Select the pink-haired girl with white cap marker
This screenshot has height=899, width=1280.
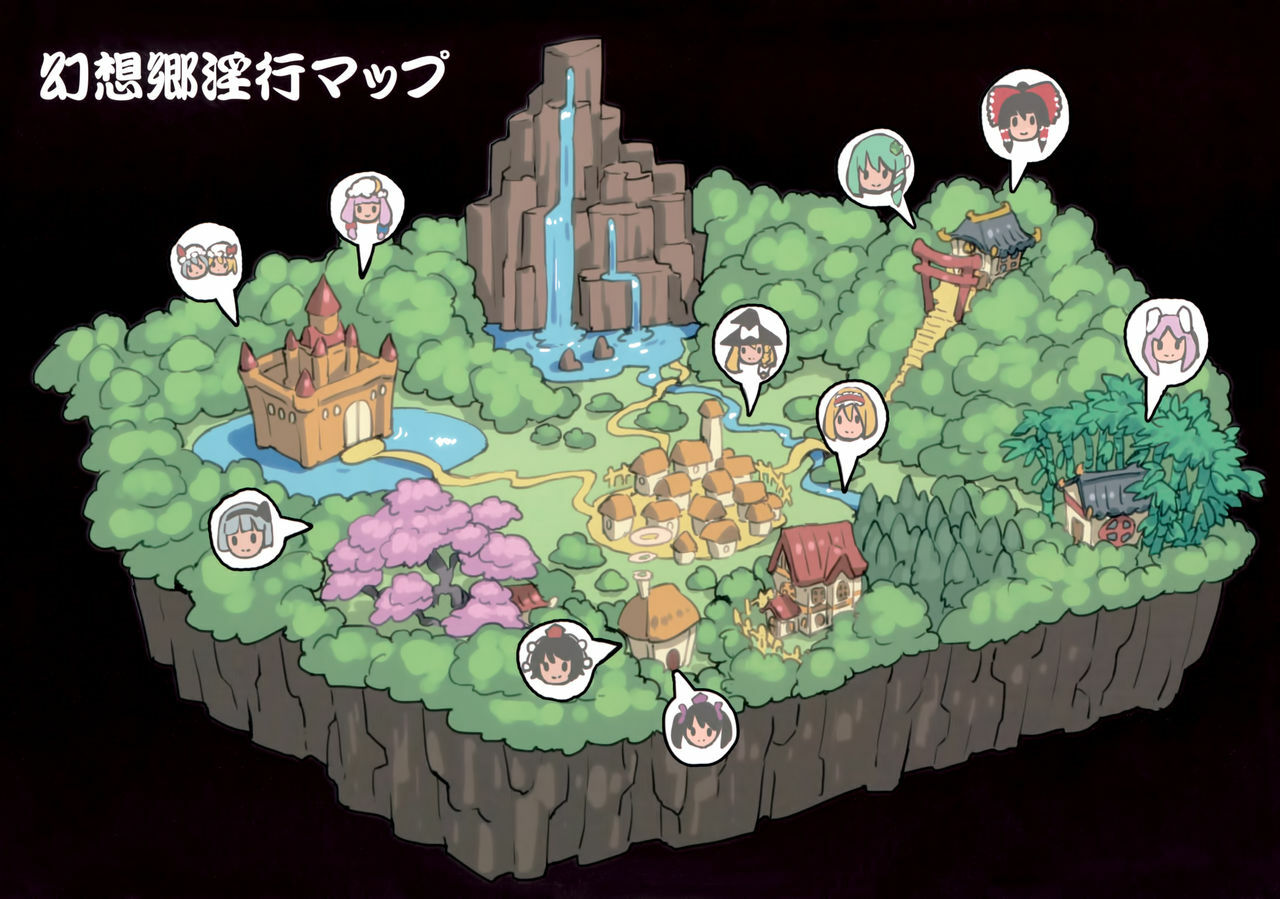click(366, 210)
